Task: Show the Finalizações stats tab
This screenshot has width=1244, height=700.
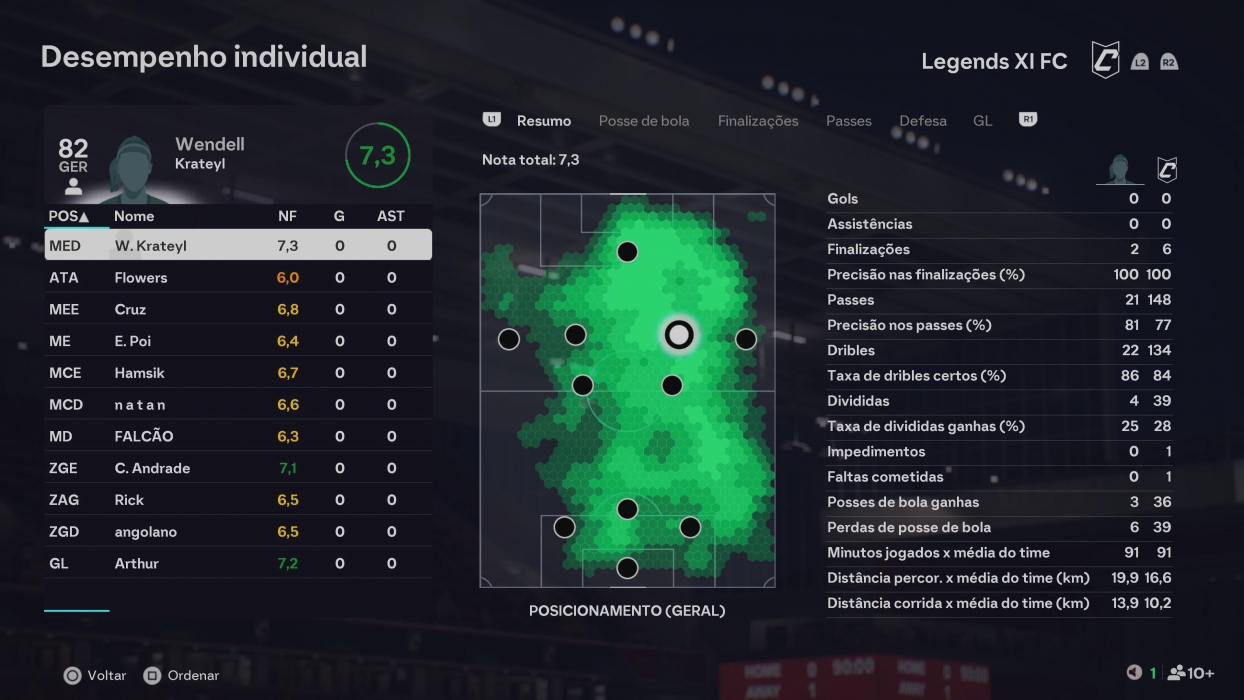Action: 757,121
